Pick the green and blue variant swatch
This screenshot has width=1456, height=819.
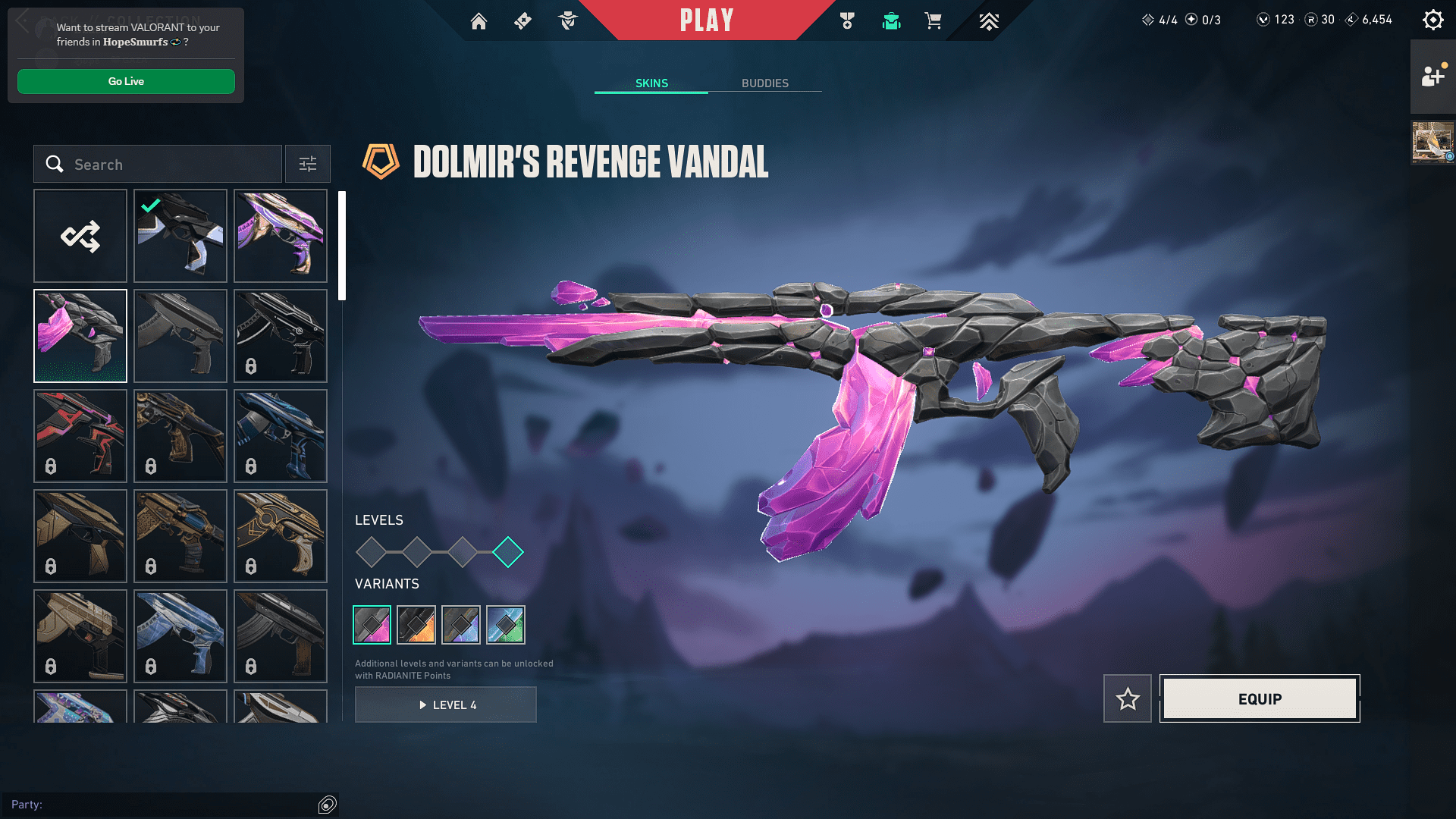click(x=506, y=625)
